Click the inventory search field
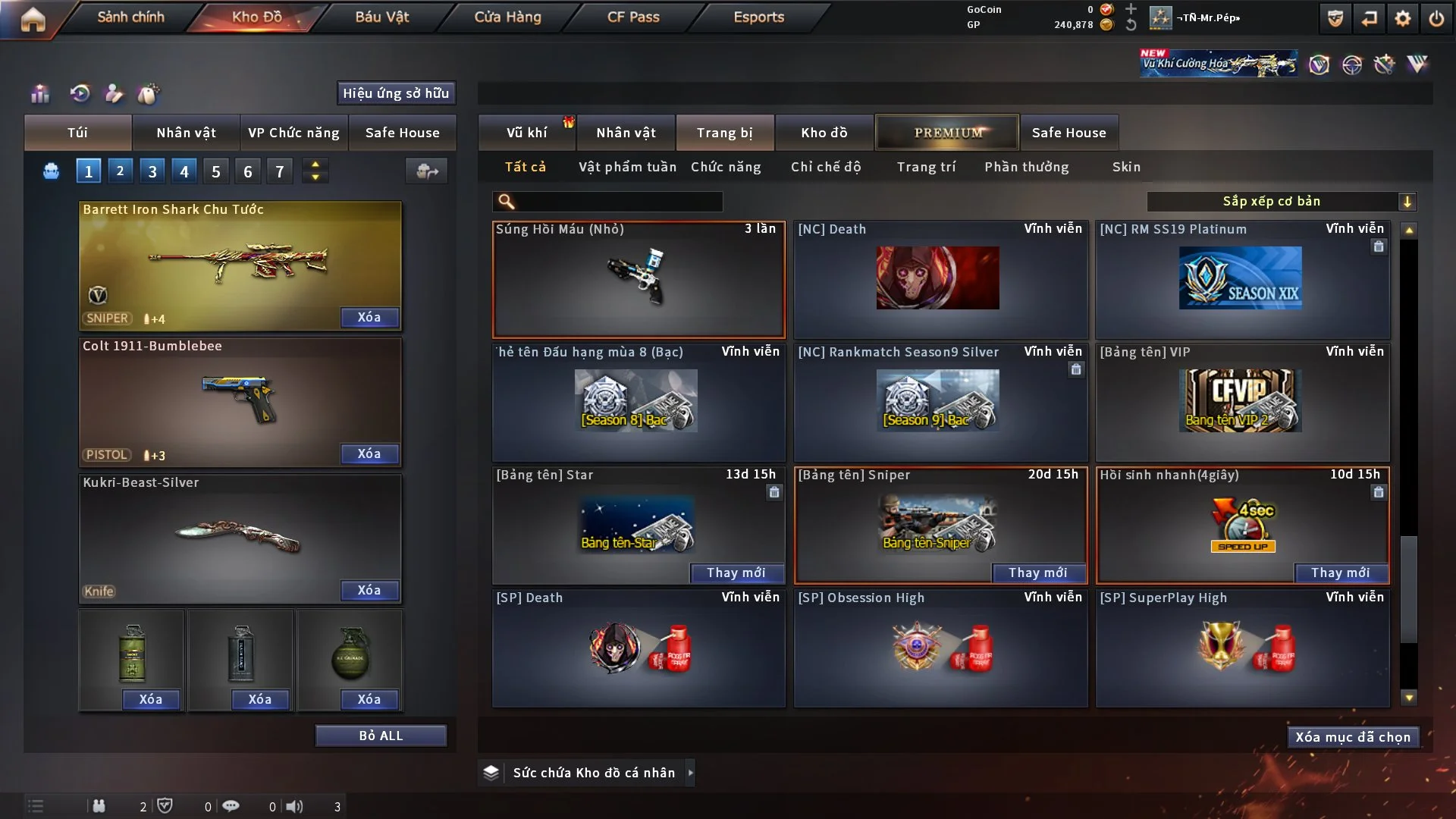 pos(618,202)
